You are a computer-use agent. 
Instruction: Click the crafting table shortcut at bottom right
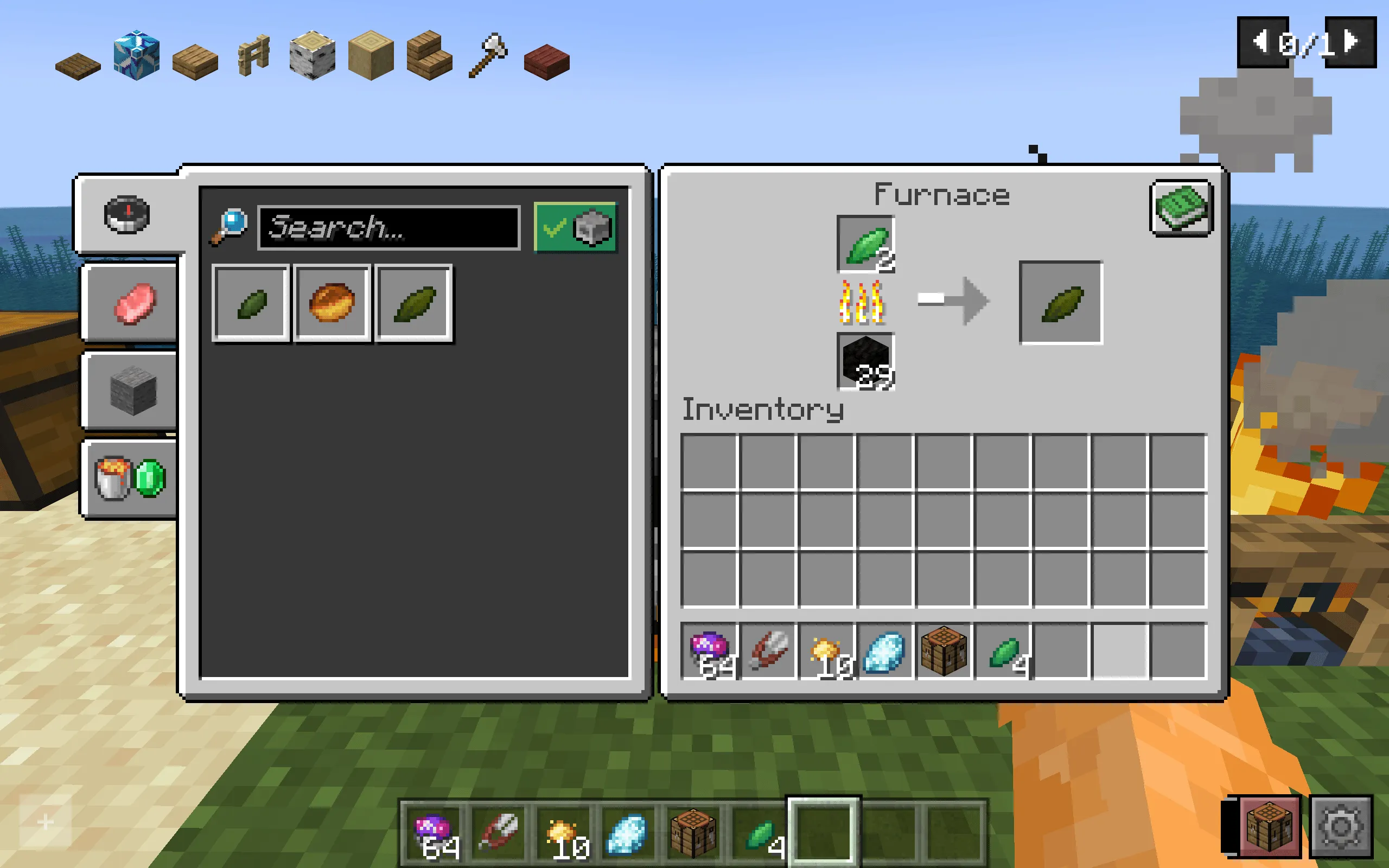click(x=1270, y=827)
